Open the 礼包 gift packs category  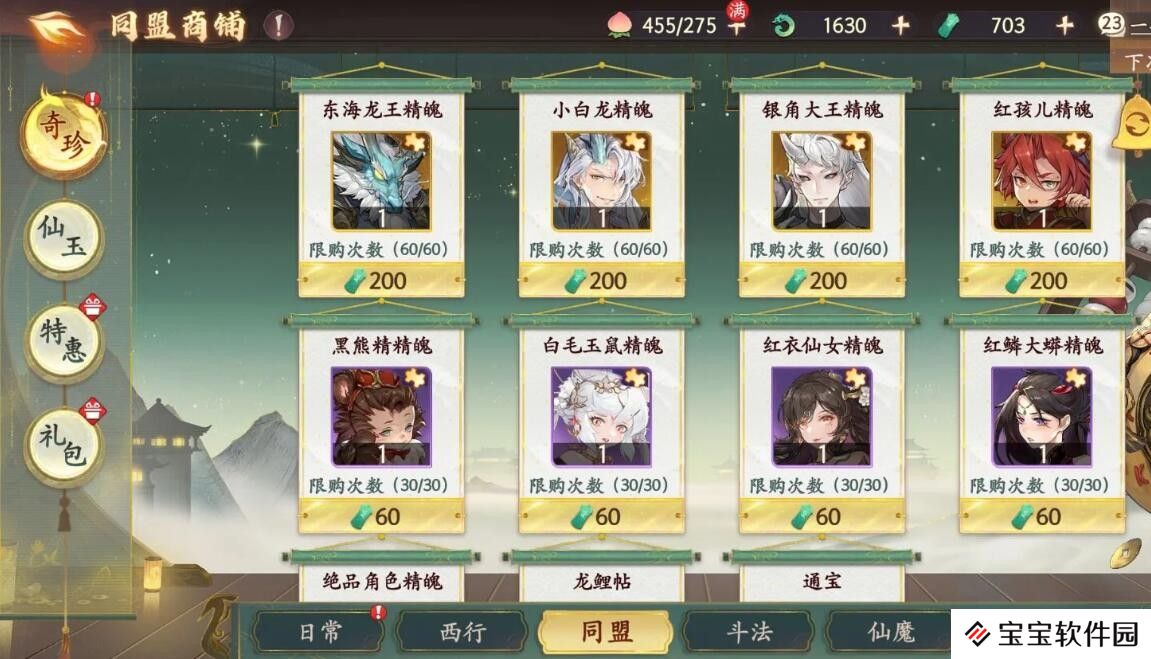pyautogui.click(x=64, y=447)
